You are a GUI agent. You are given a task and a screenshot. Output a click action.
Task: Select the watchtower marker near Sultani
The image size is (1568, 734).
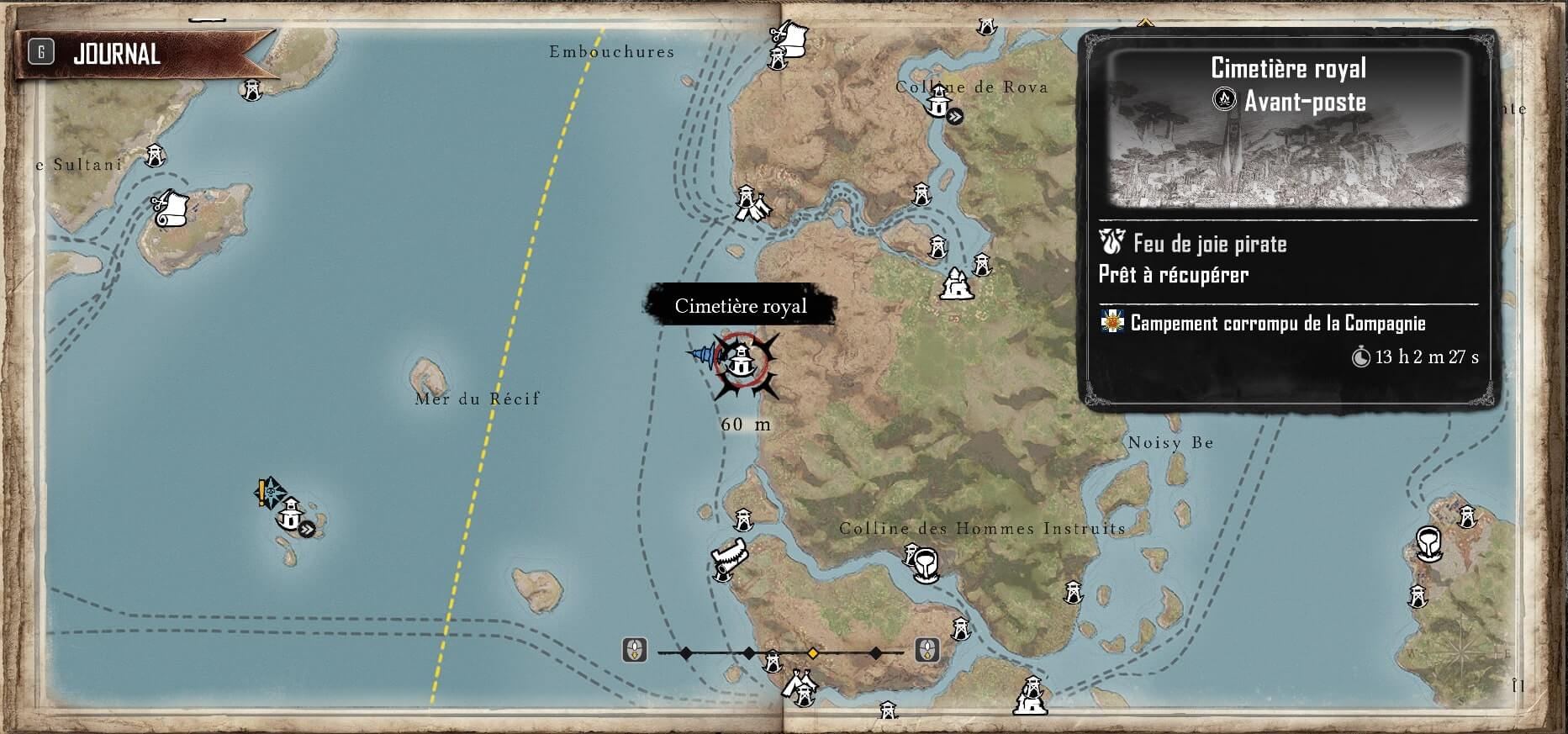(155, 156)
